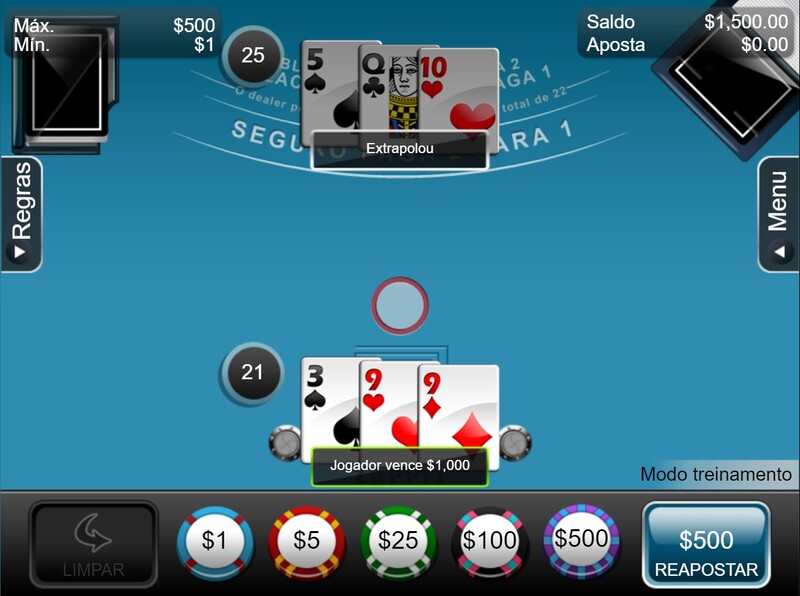The height and width of the screenshot is (596, 800).
Task: Click the Limpar clear-bet button
Action: [x=93, y=546]
